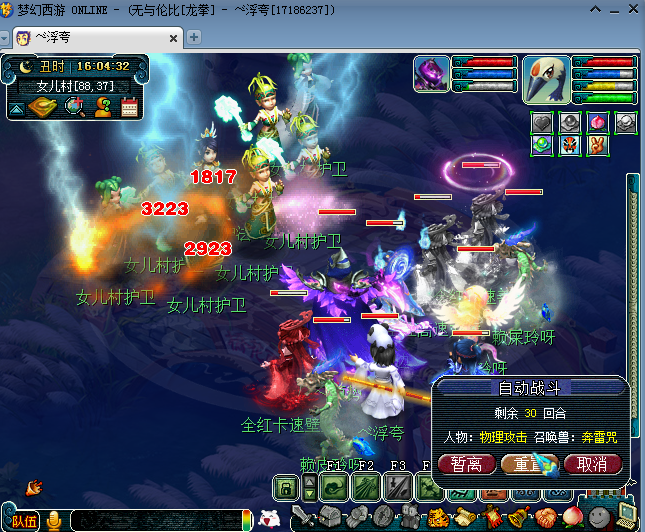Click the 暂离 (step away) button
Image resolution: width=645 pixels, height=532 pixels.
[466, 464]
